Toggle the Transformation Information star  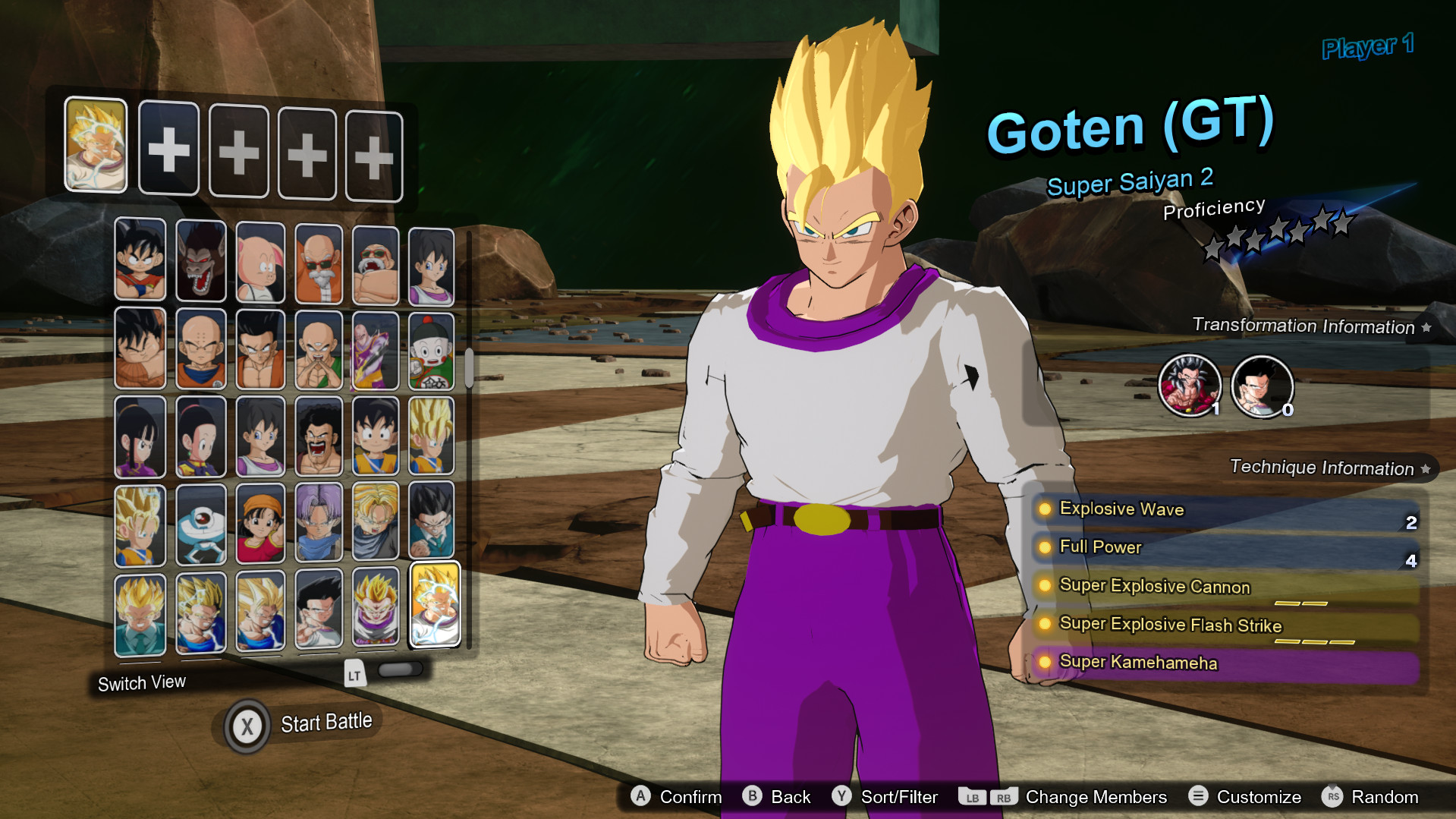(1427, 327)
